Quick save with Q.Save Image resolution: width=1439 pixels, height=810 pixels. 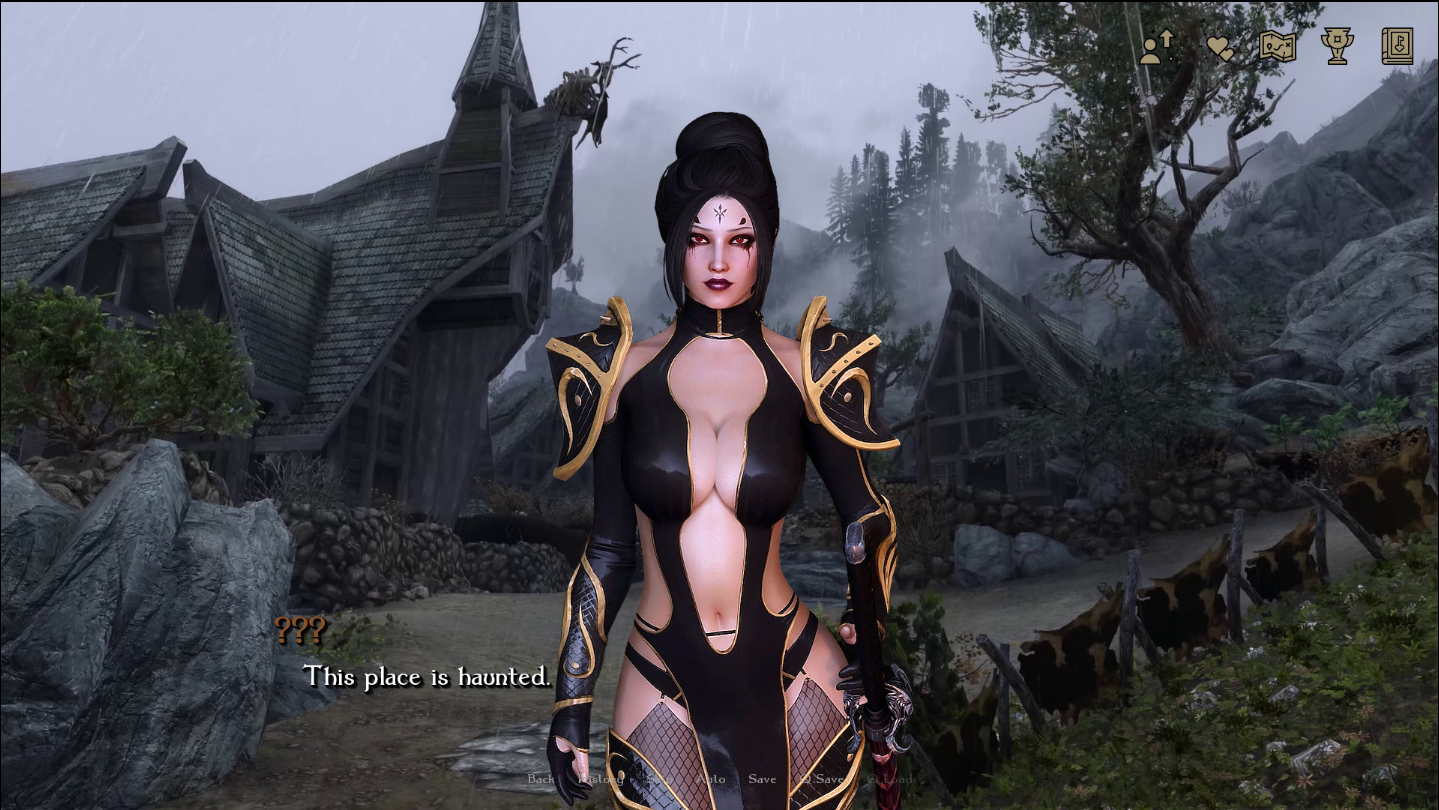pos(822,779)
